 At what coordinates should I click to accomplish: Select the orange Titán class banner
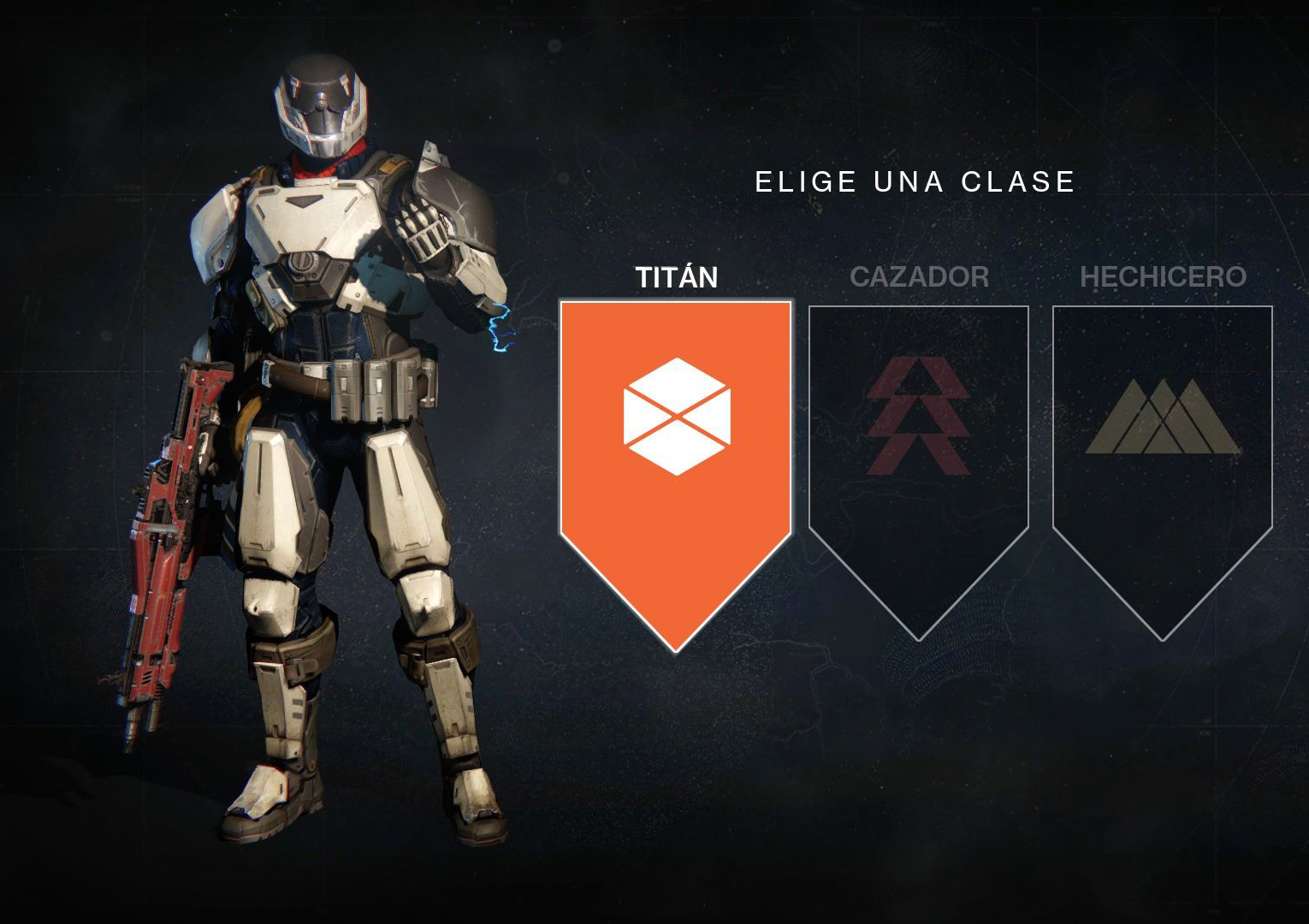[676, 445]
